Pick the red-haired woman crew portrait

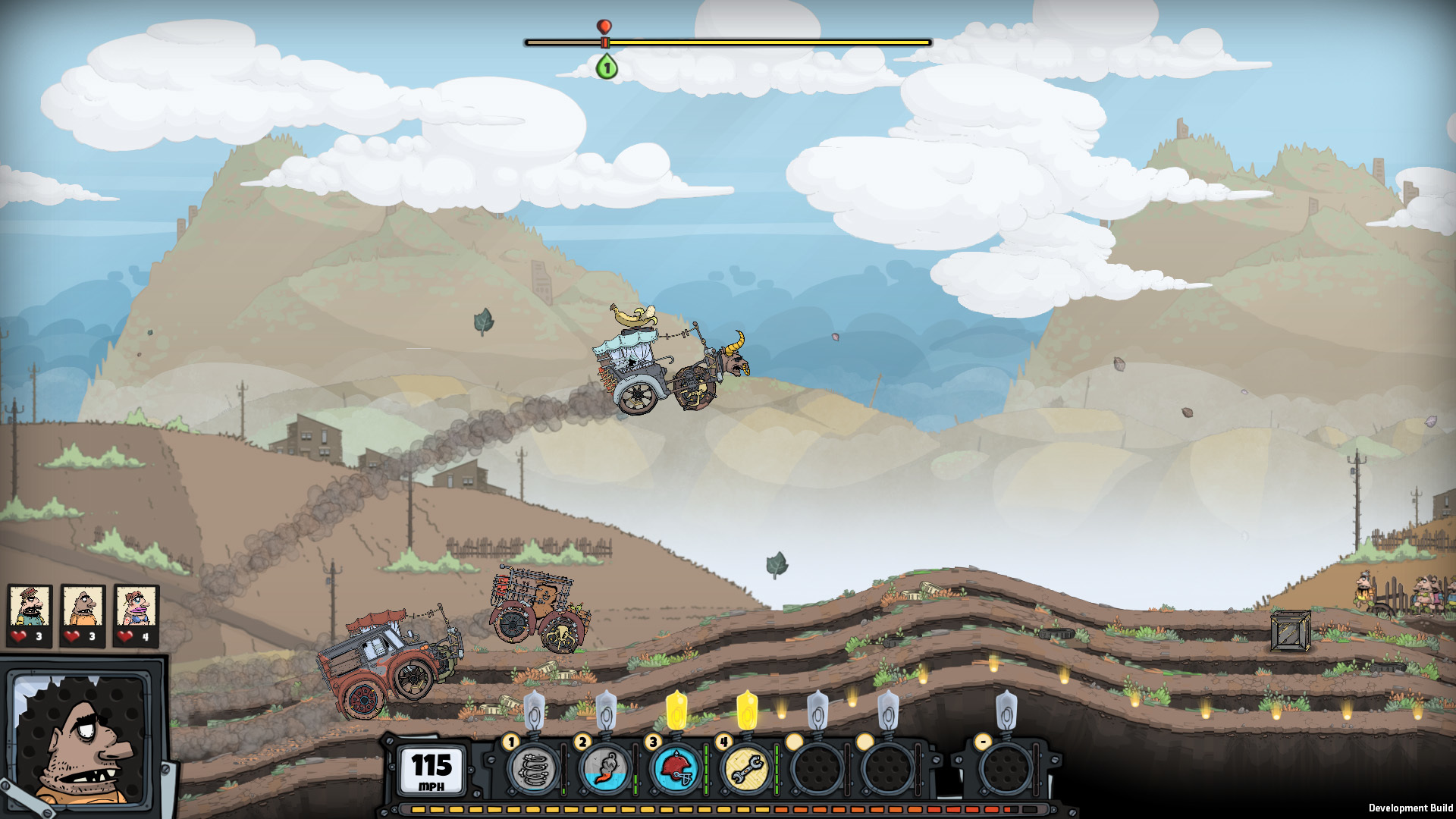136,607
